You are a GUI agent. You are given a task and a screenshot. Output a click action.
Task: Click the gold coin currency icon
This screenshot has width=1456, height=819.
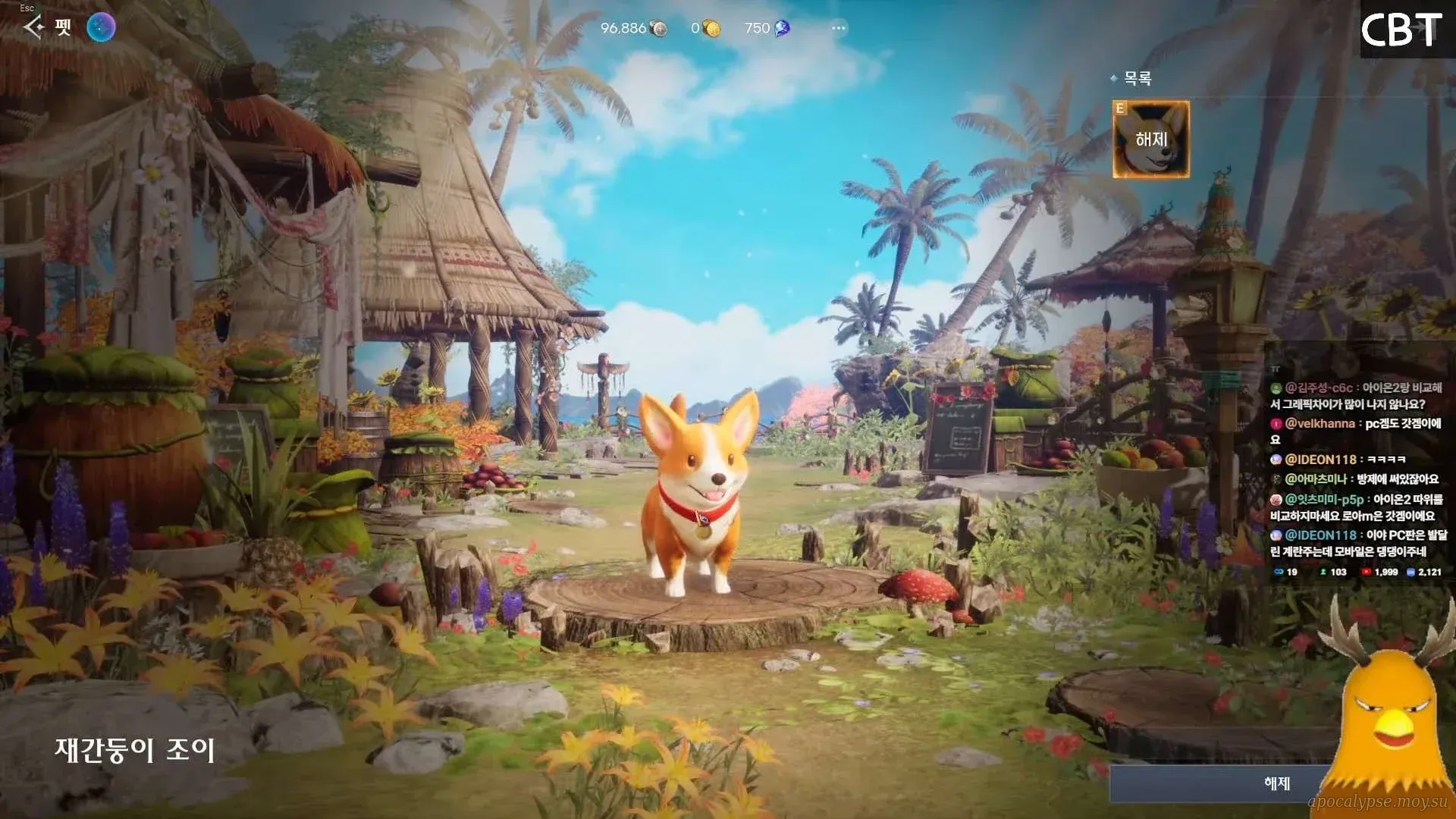(x=711, y=29)
